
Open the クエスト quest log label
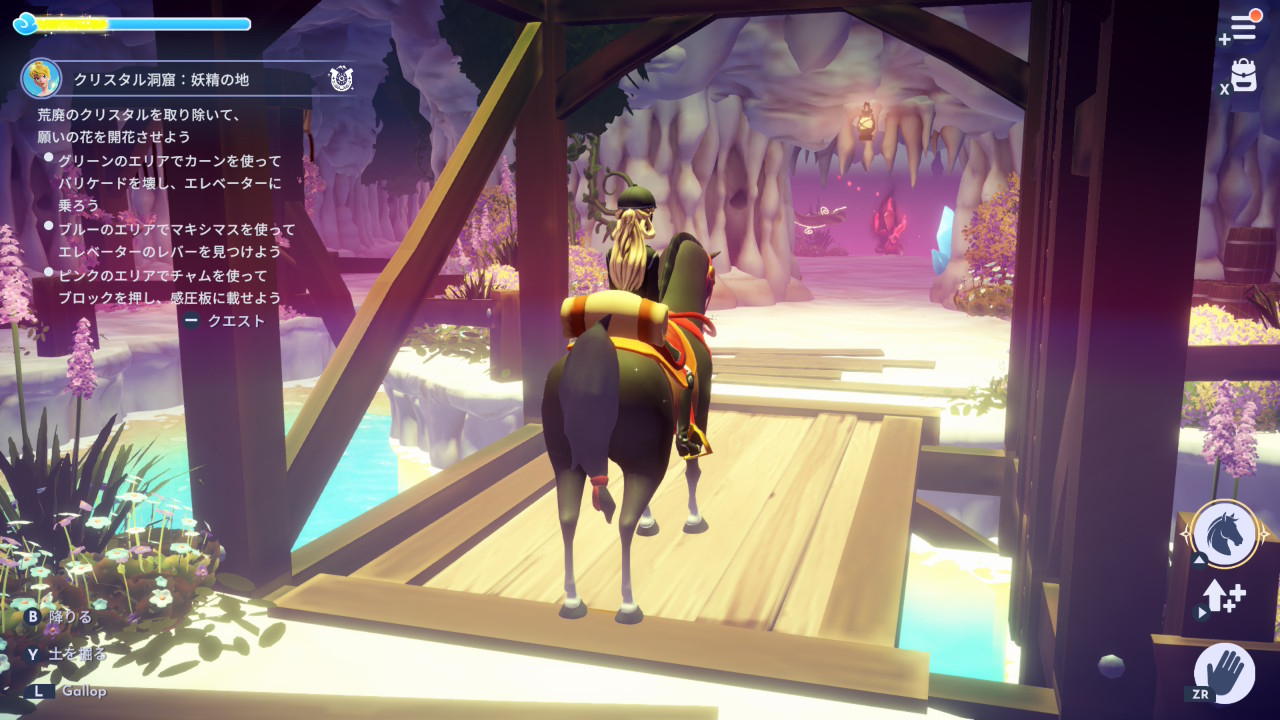(x=236, y=321)
